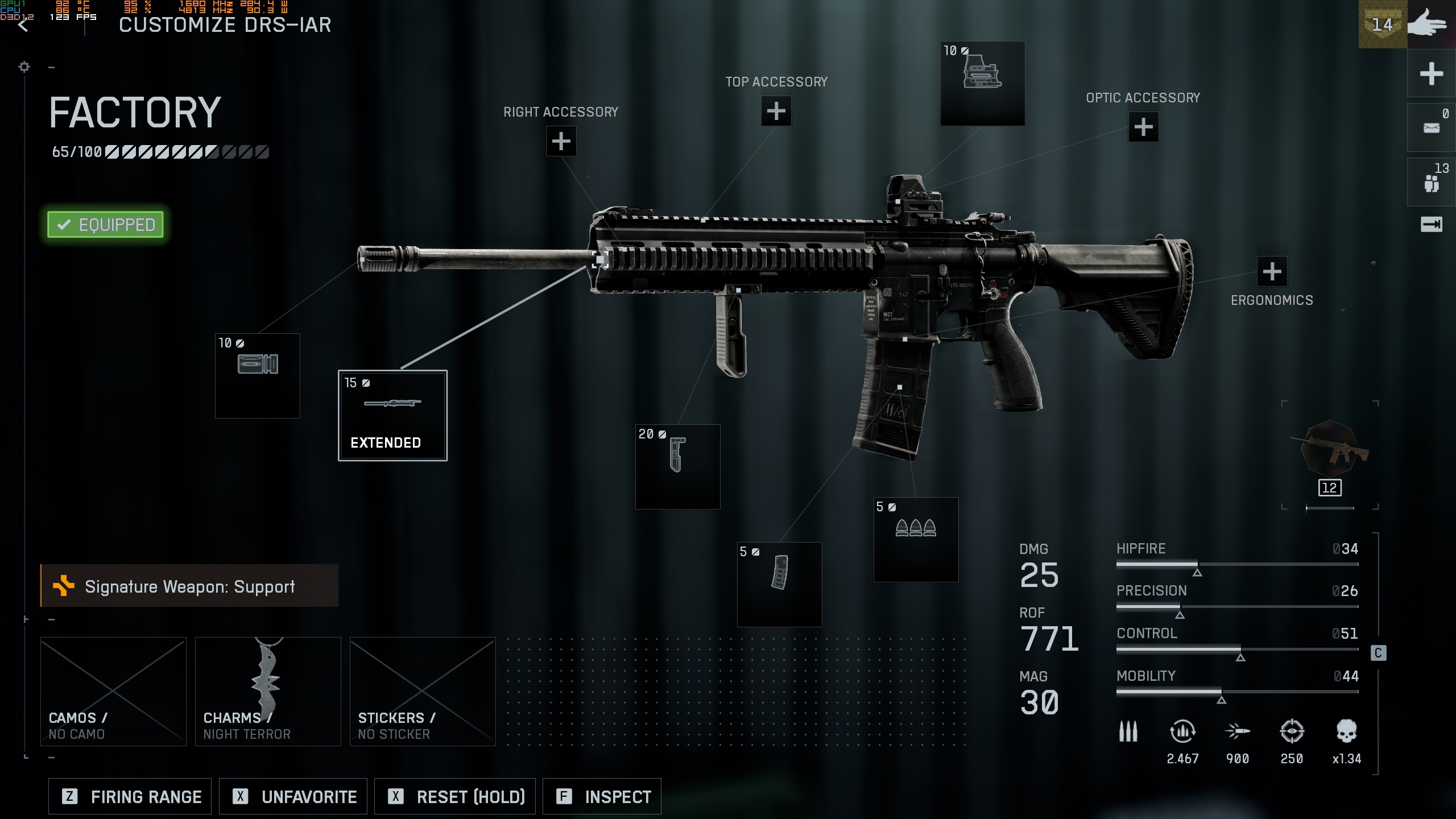Select the muzzle attachment slot
Screen dimensions: 1456x819
(257, 375)
